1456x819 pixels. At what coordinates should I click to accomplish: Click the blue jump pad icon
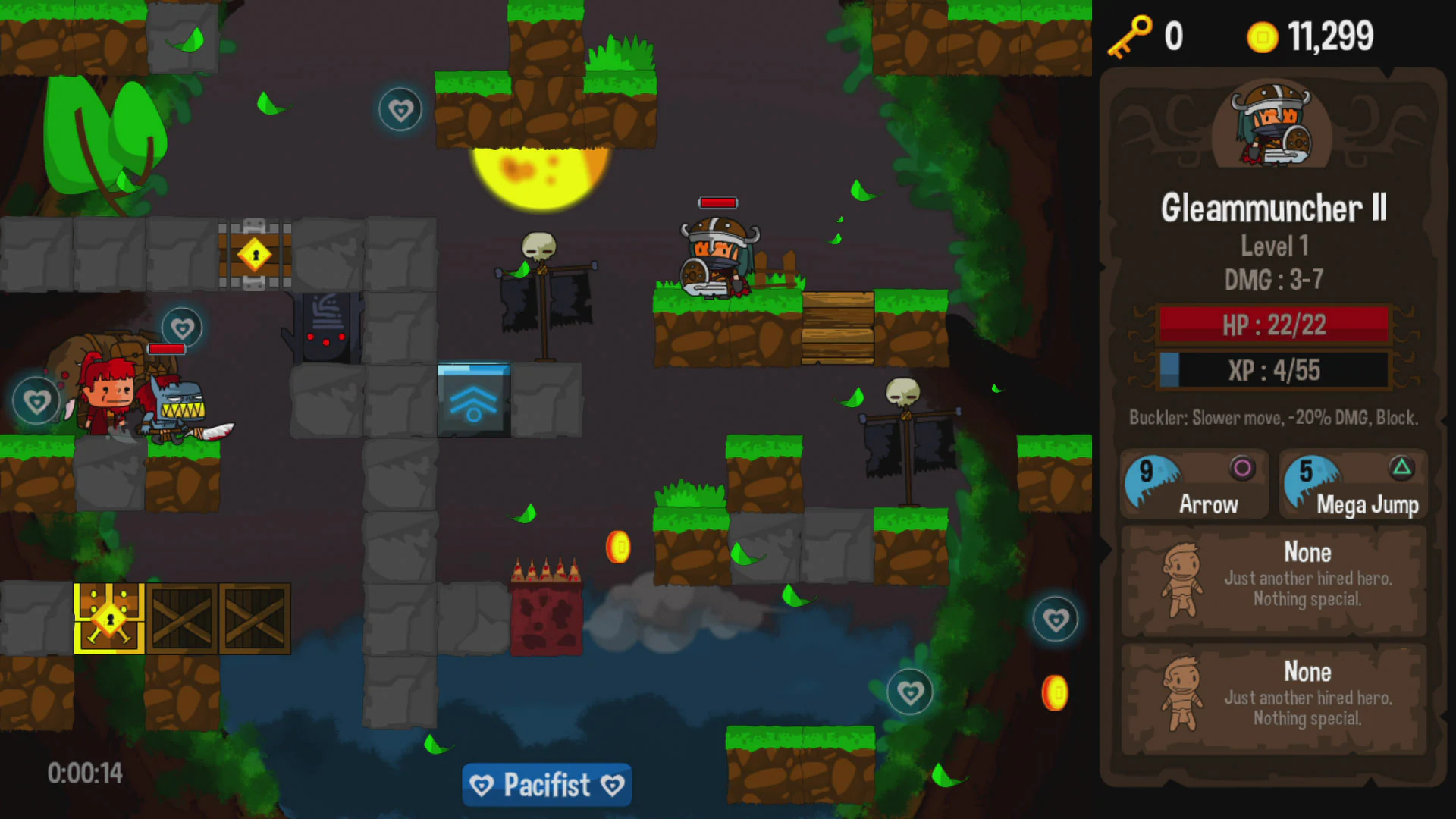tap(474, 402)
